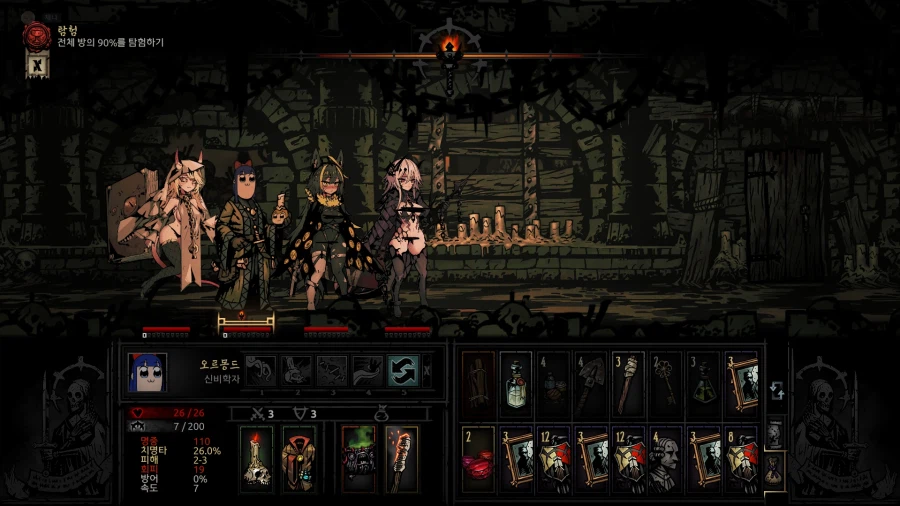Click the red quest seal icon
This screenshot has width=900, height=506.
(37, 36)
